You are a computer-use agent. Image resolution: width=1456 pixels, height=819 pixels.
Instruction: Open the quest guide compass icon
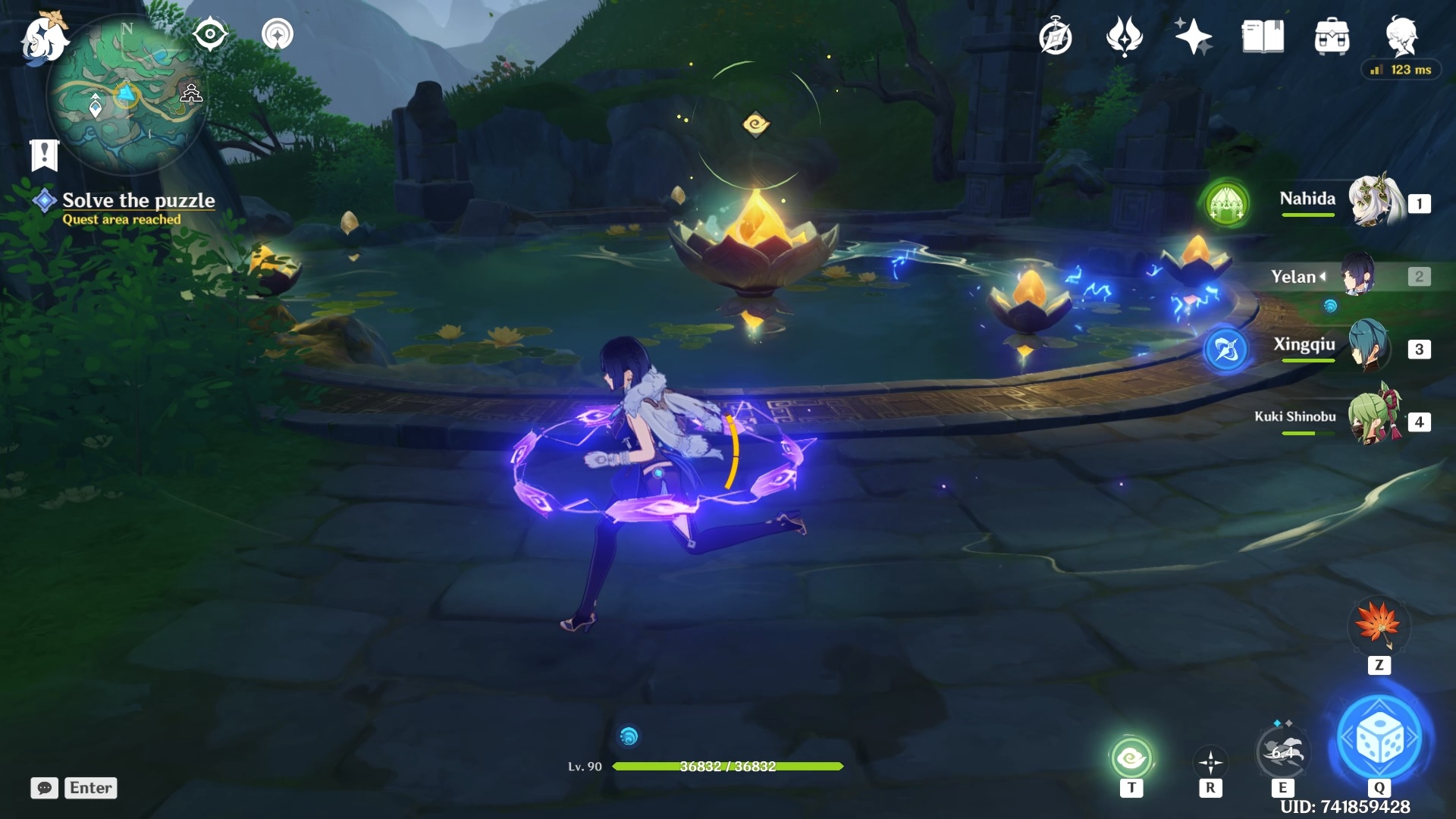(1054, 35)
